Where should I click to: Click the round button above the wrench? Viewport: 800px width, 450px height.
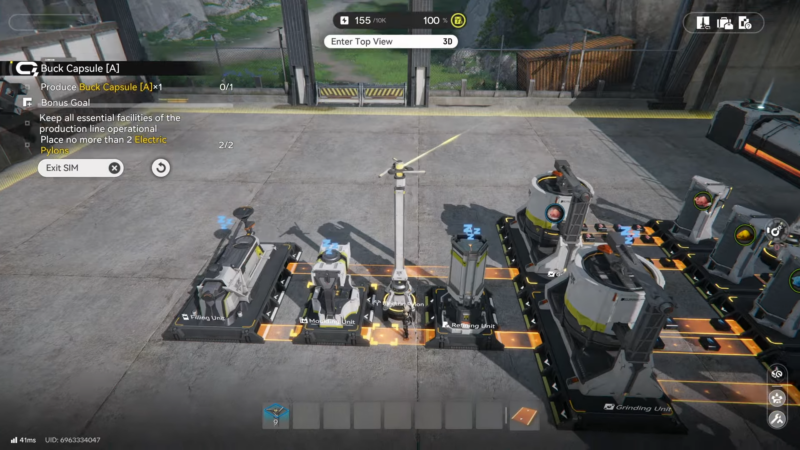pos(777,397)
